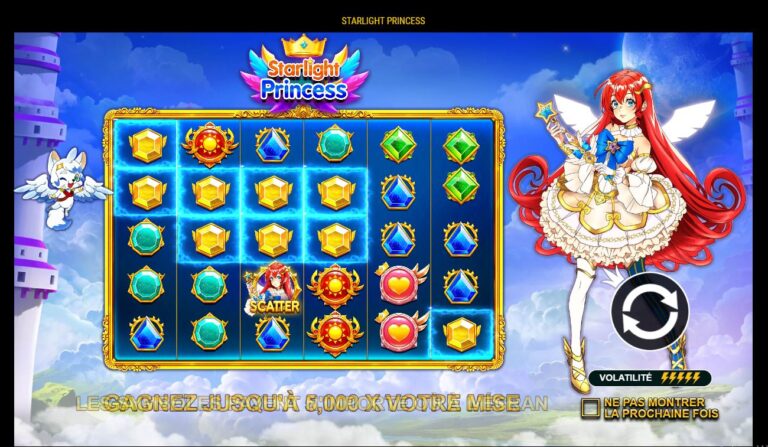Image resolution: width=768 pixels, height=447 pixels.
Task: Click the circular arrows continue button
Action: coord(649,311)
